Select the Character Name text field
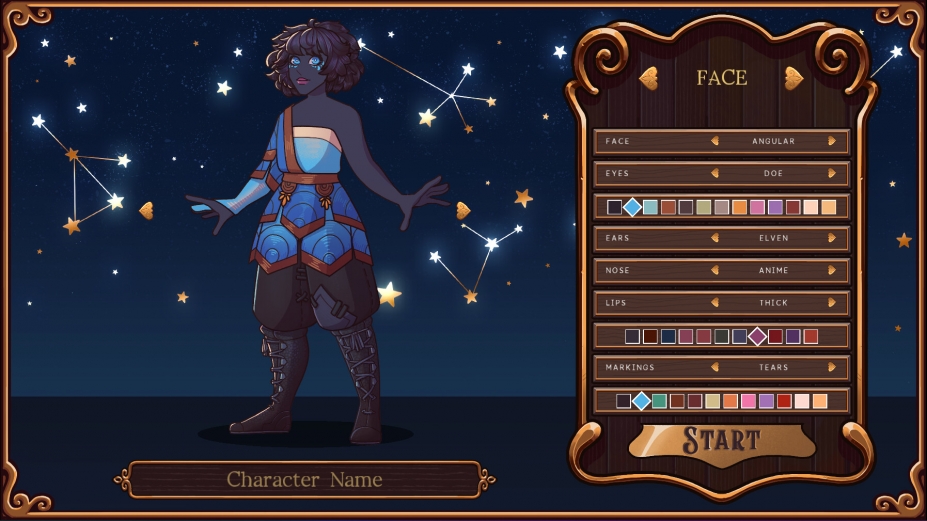This screenshot has width=927, height=521. pos(304,480)
